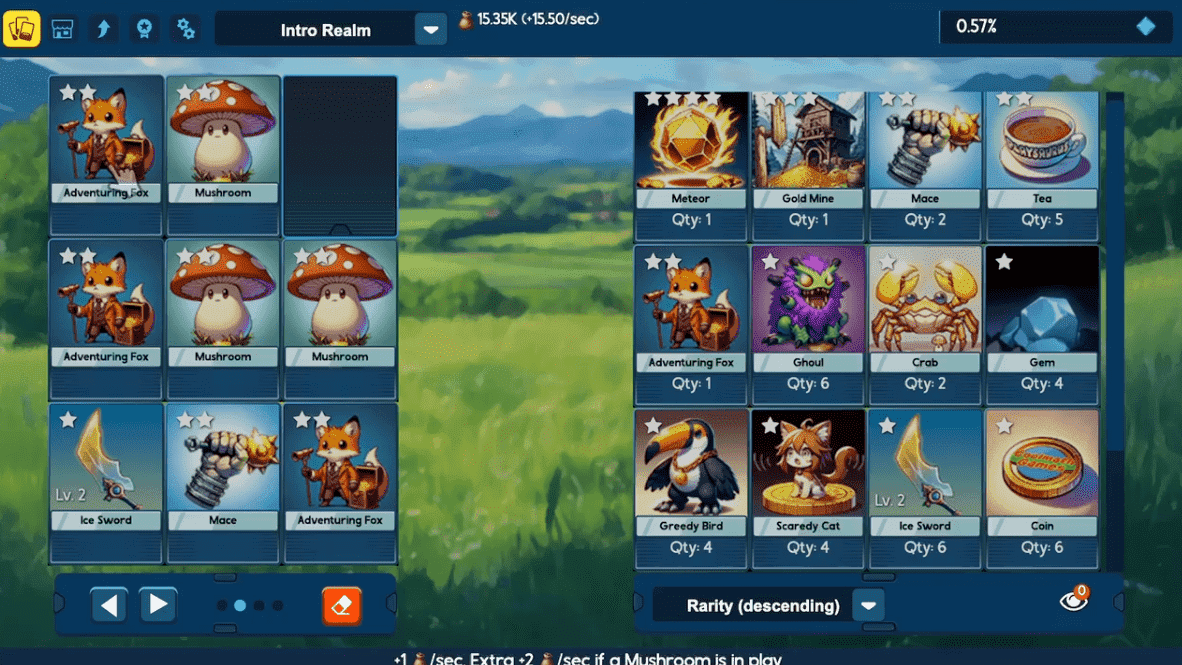Open the cards tab icon
This screenshot has height=665, width=1182.
point(22,29)
